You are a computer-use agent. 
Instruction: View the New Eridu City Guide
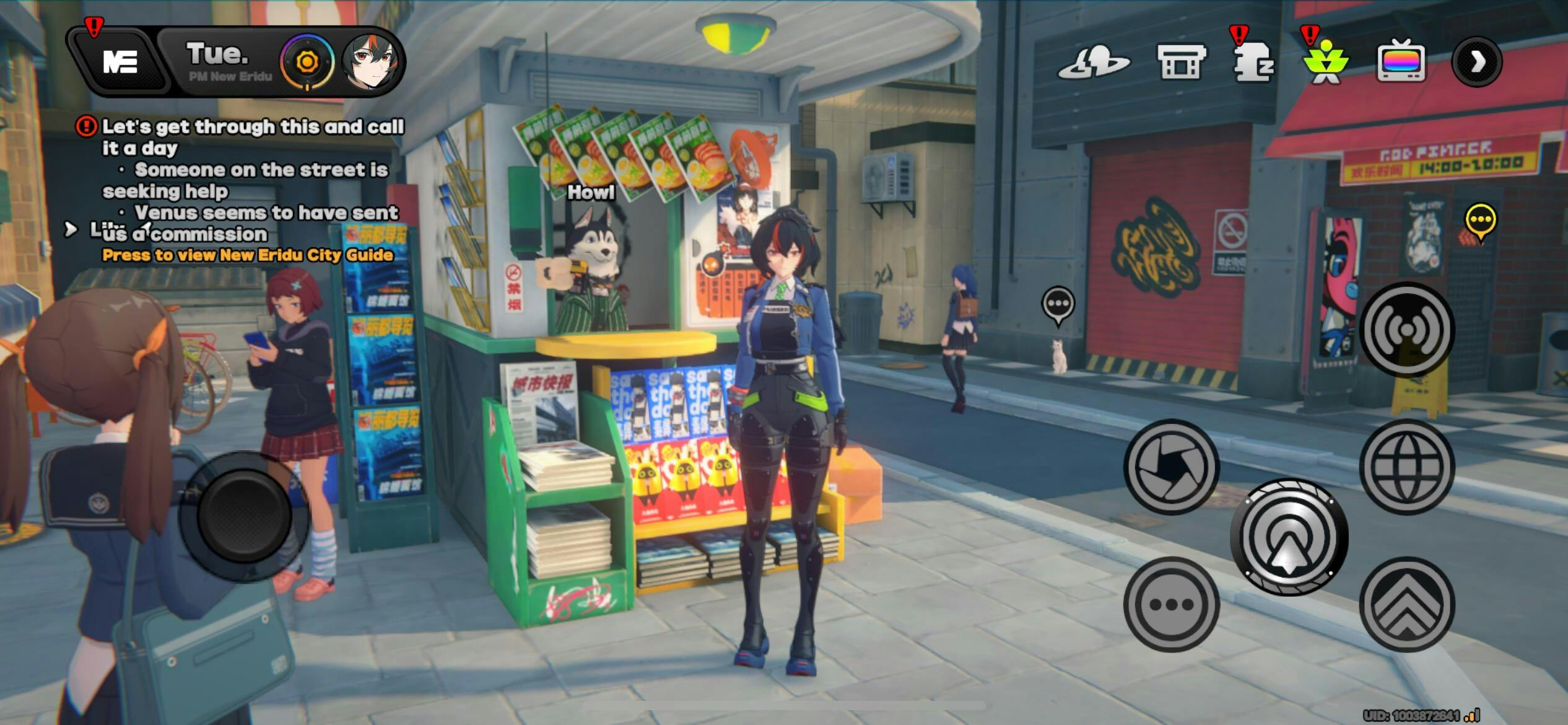pyautogui.click(x=248, y=255)
